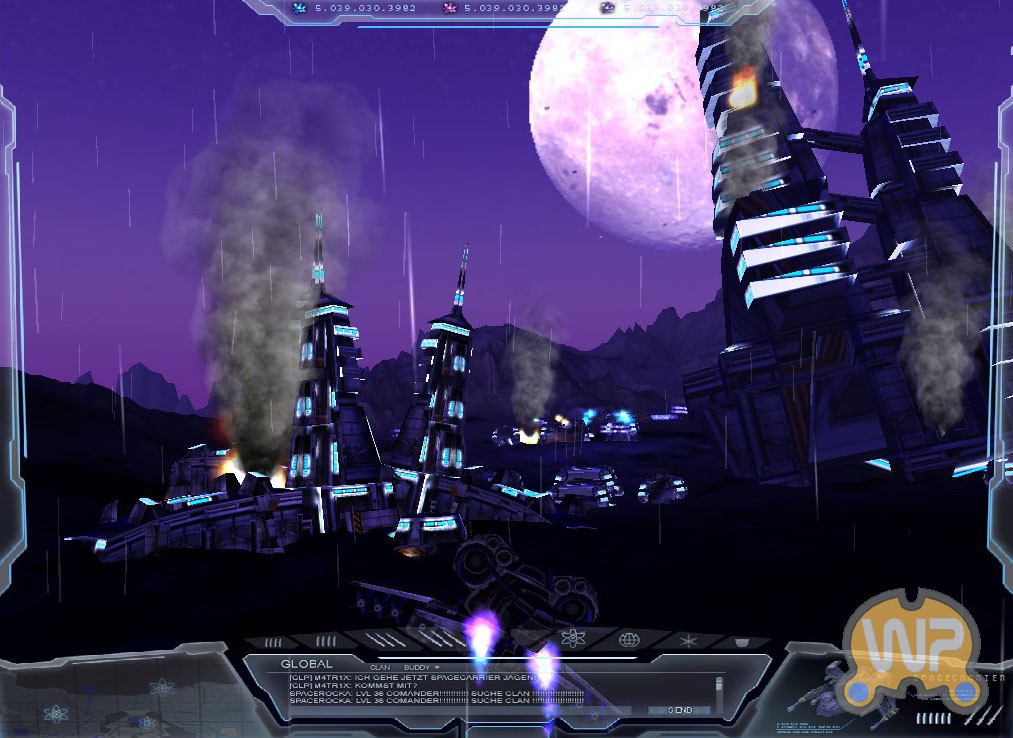This screenshot has height=738, width=1013.
Task: Activate the star-shaped toolbar icon
Action: tap(687, 639)
